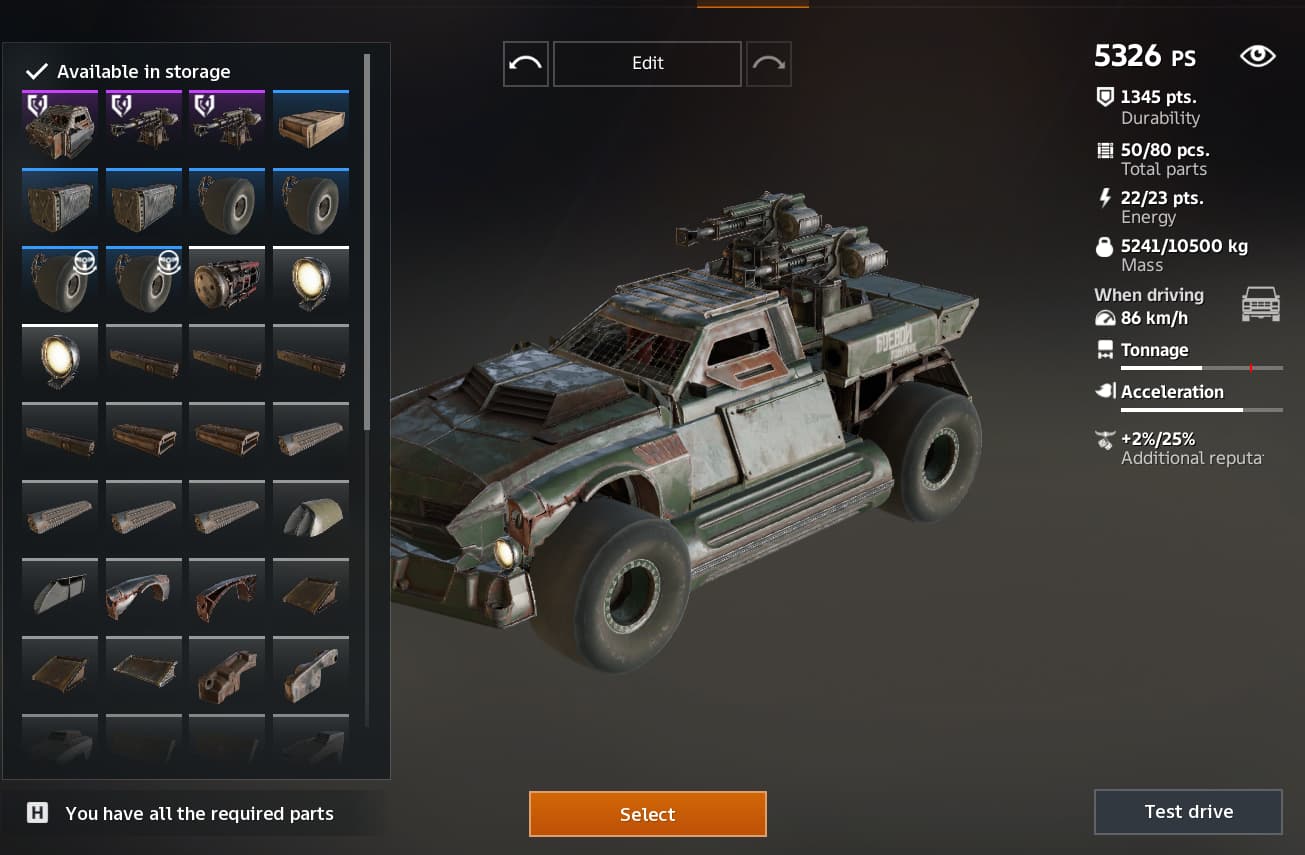1305x855 pixels.
Task: Choose the wooden crate part slot
Action: 311,126
